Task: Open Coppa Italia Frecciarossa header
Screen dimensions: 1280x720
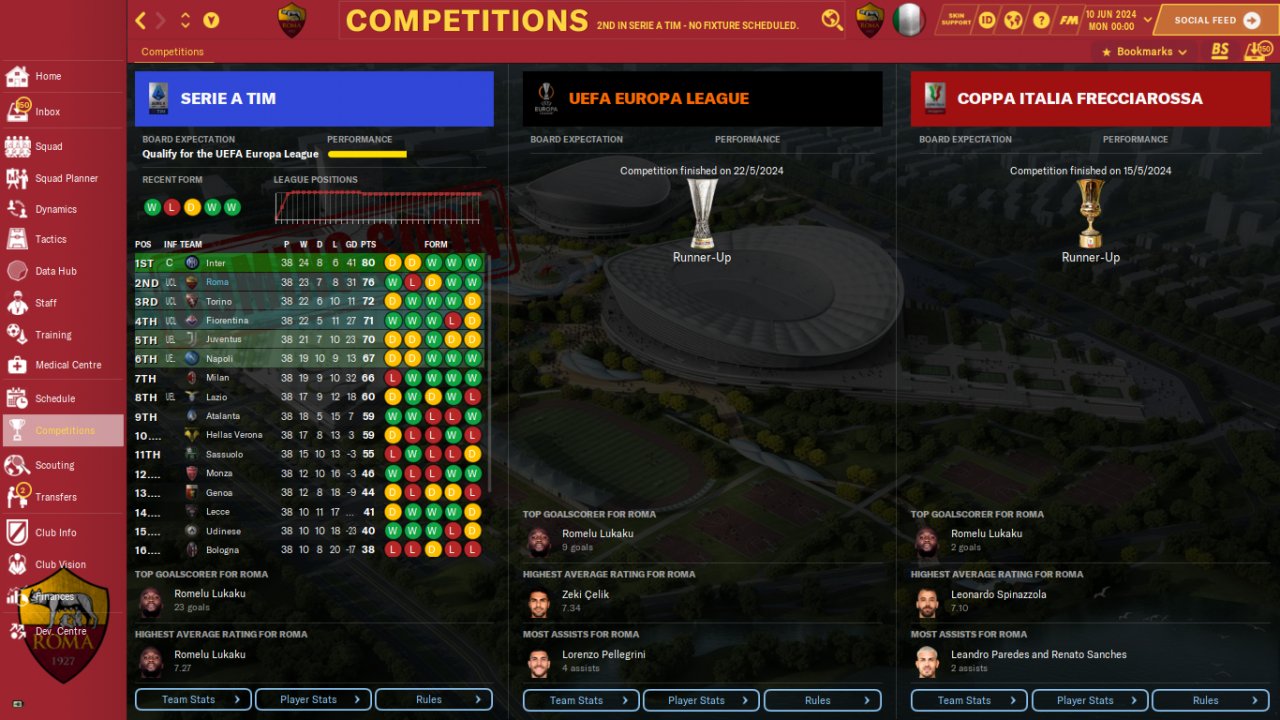Action: click(1090, 99)
